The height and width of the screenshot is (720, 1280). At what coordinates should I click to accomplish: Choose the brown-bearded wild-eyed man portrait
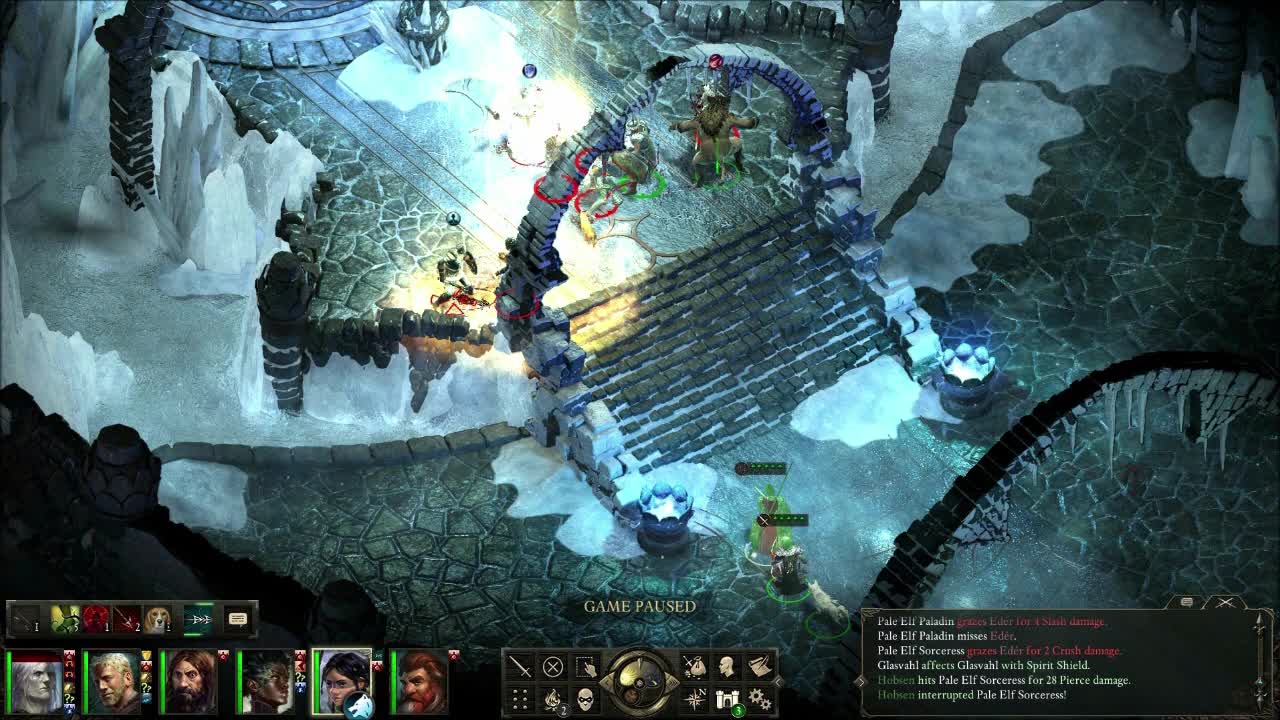pyautogui.click(x=190, y=682)
